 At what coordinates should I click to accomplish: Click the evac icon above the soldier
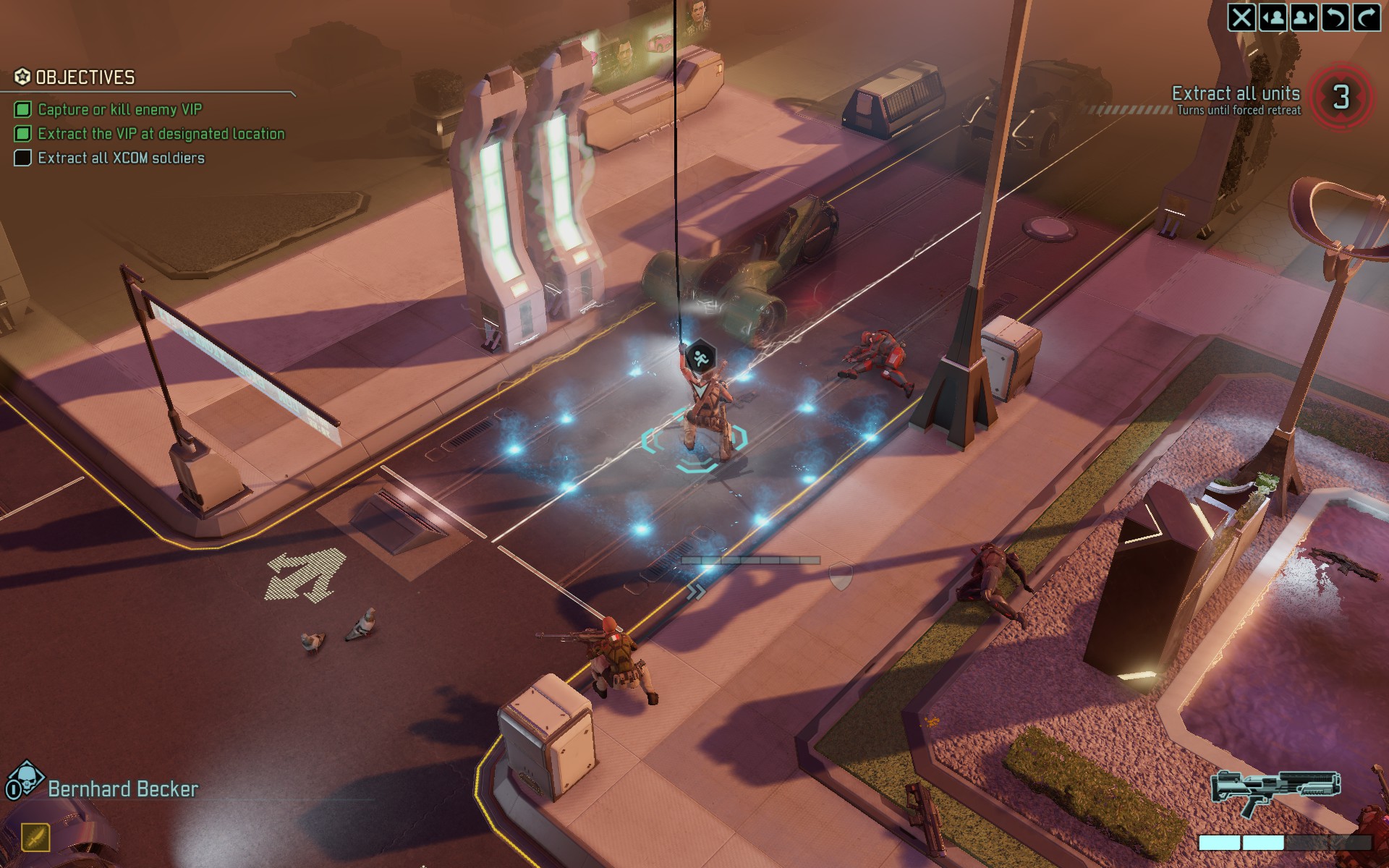[x=700, y=357]
